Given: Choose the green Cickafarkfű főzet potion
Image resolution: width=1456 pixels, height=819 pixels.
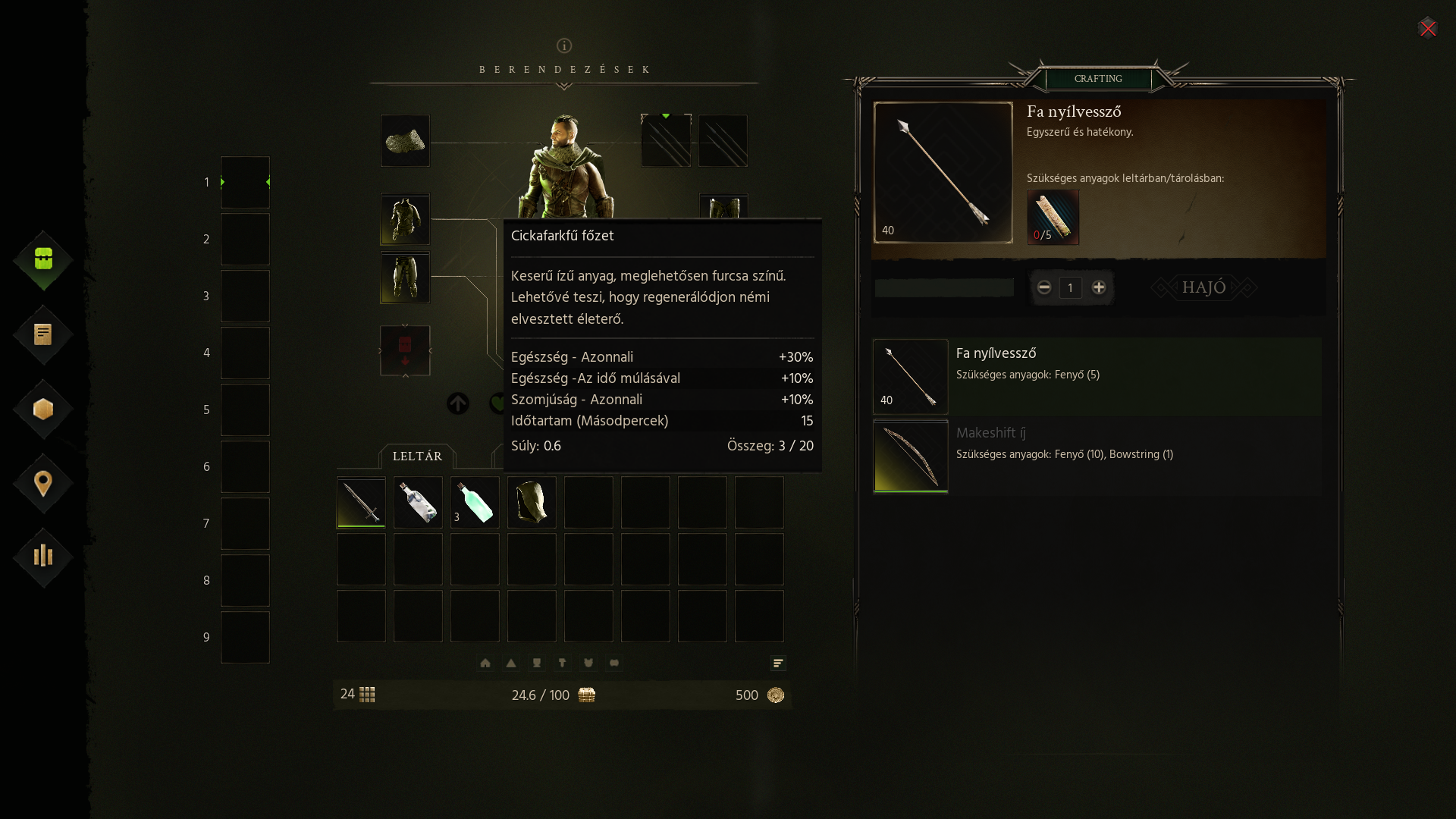Looking at the screenshot, I should pos(475,502).
